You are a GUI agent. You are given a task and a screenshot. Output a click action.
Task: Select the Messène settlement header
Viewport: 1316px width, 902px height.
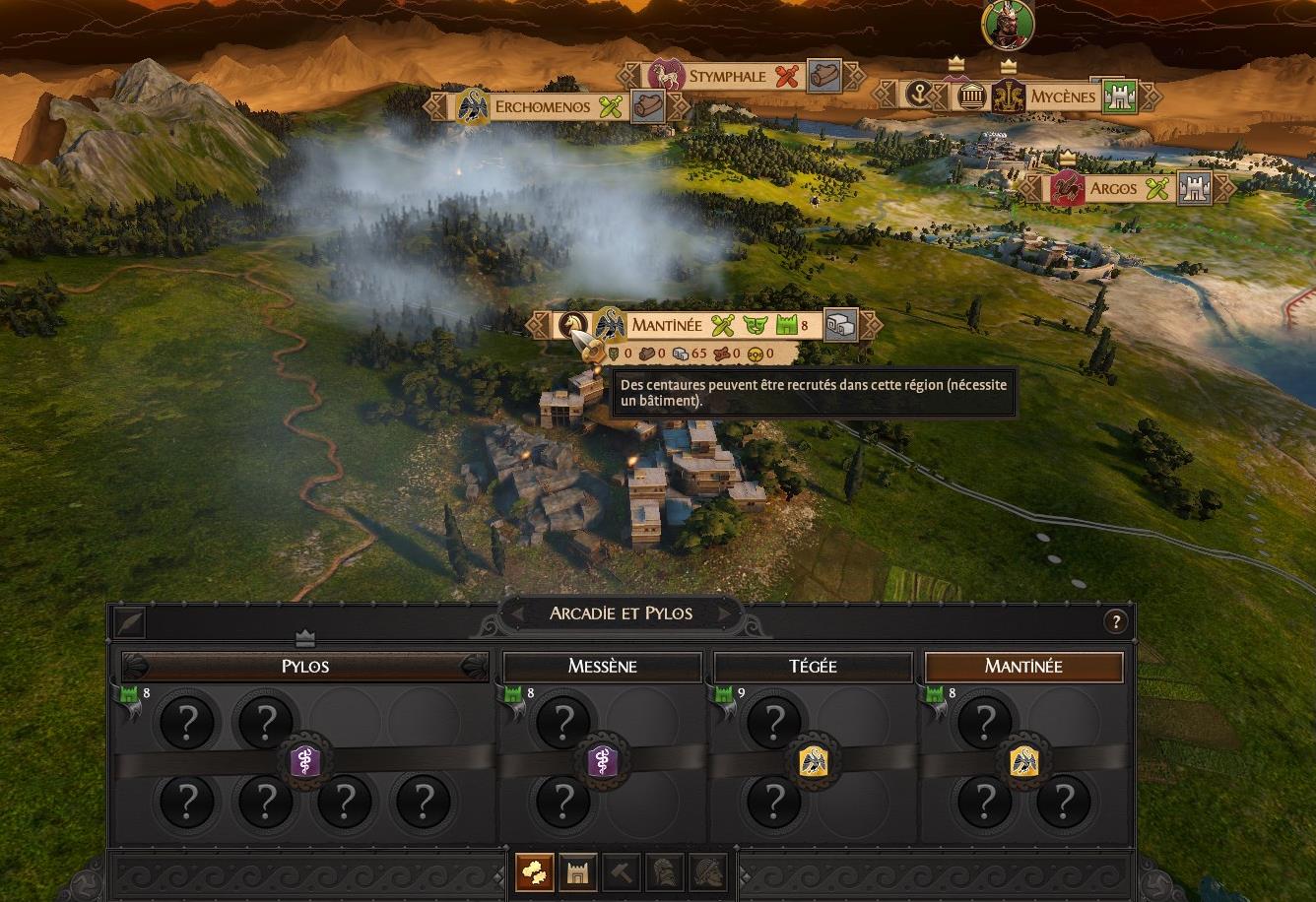pyautogui.click(x=602, y=667)
